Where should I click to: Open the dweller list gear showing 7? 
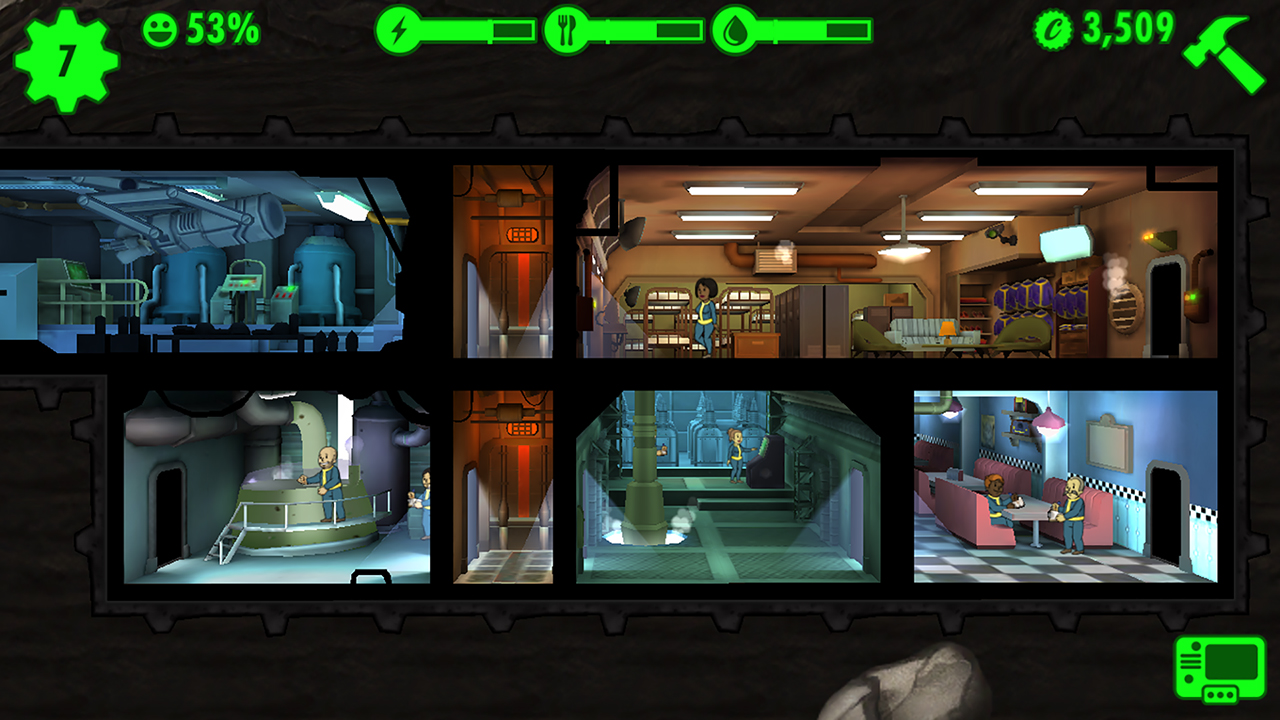coord(66,59)
